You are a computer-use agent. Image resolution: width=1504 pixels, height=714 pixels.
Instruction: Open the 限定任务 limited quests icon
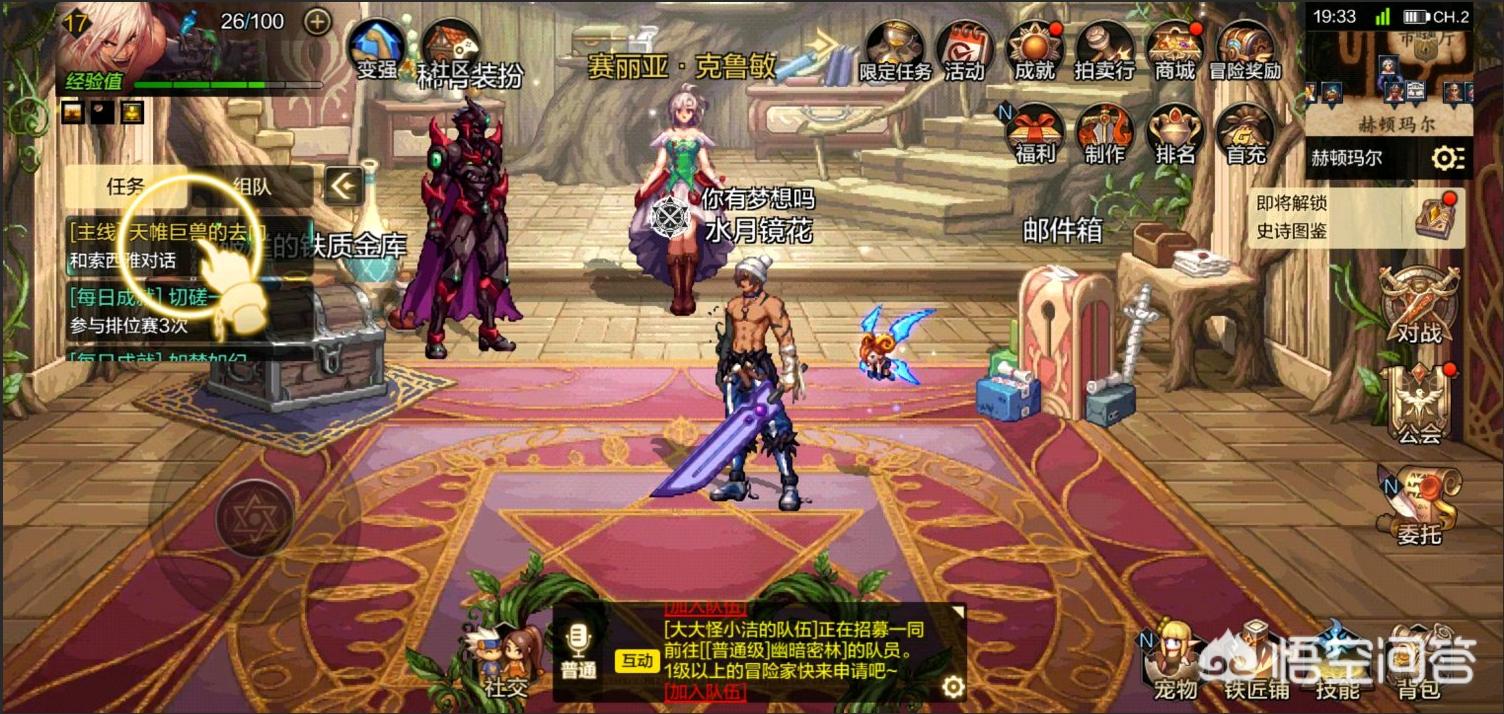(895, 50)
